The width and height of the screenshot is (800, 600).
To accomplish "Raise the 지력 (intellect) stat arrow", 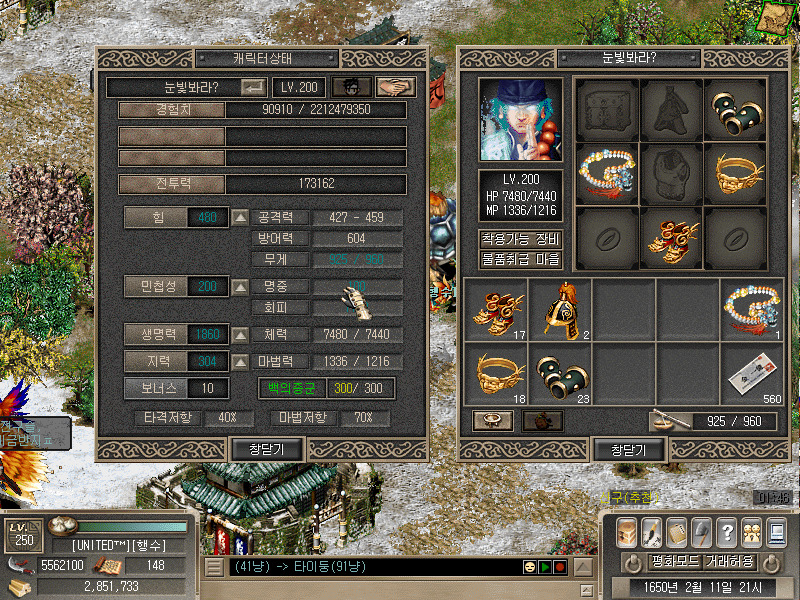I will 240,361.
